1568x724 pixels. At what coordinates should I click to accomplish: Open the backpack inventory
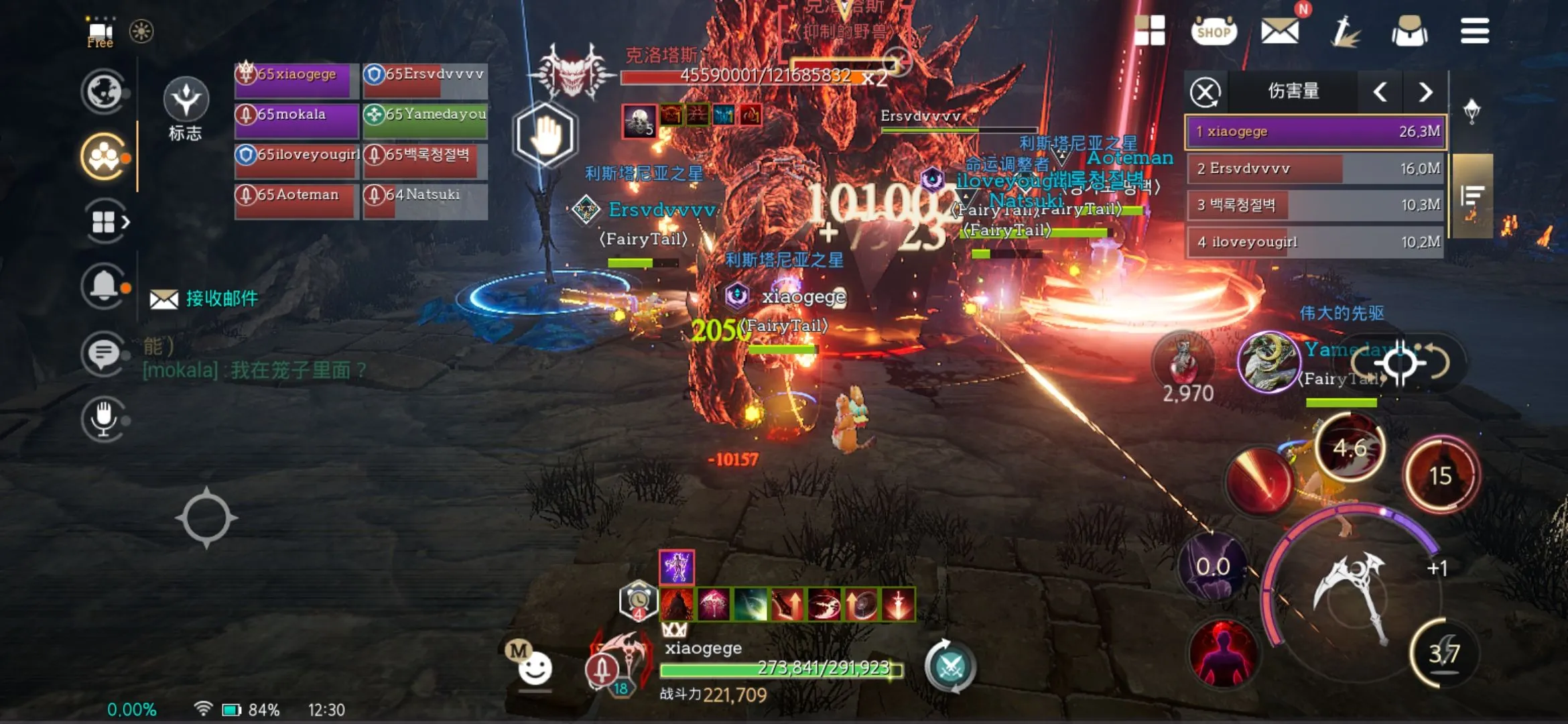point(1409,32)
